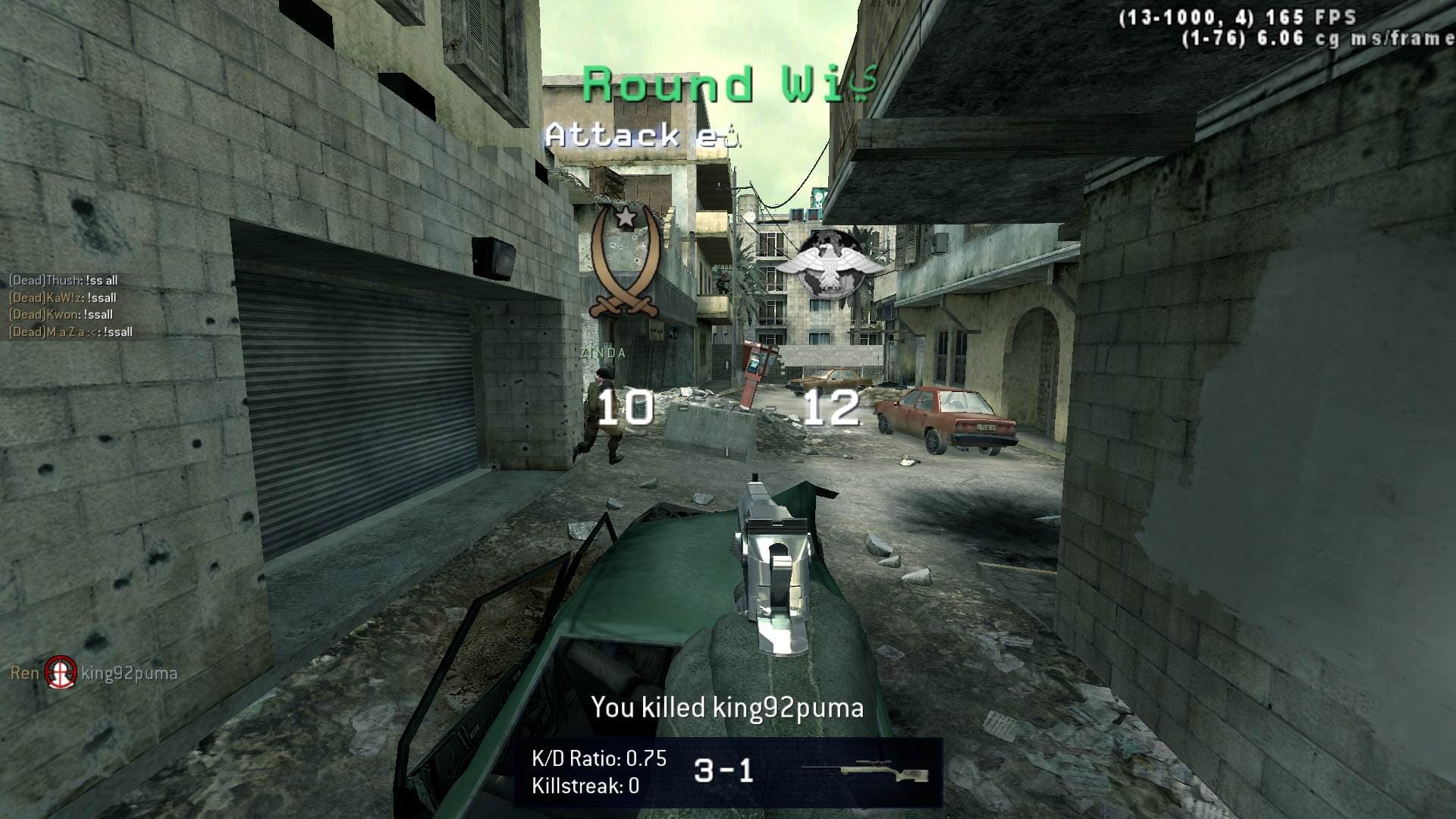Select the crossed swords team emblem
The image size is (1456, 819).
pos(626,262)
